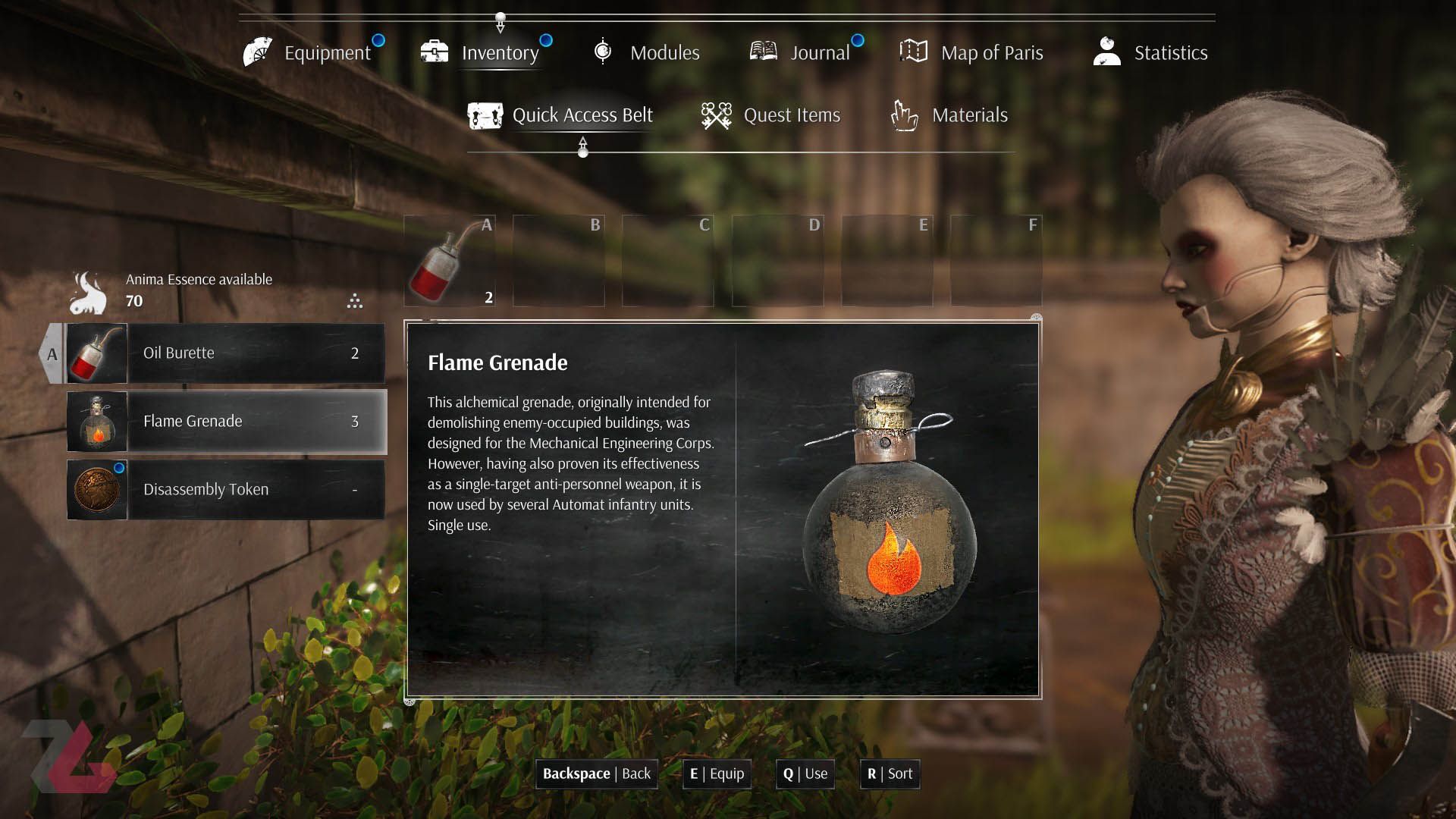The image size is (1456, 819).
Task: Select the Oil Burette list row
Action: (225, 353)
